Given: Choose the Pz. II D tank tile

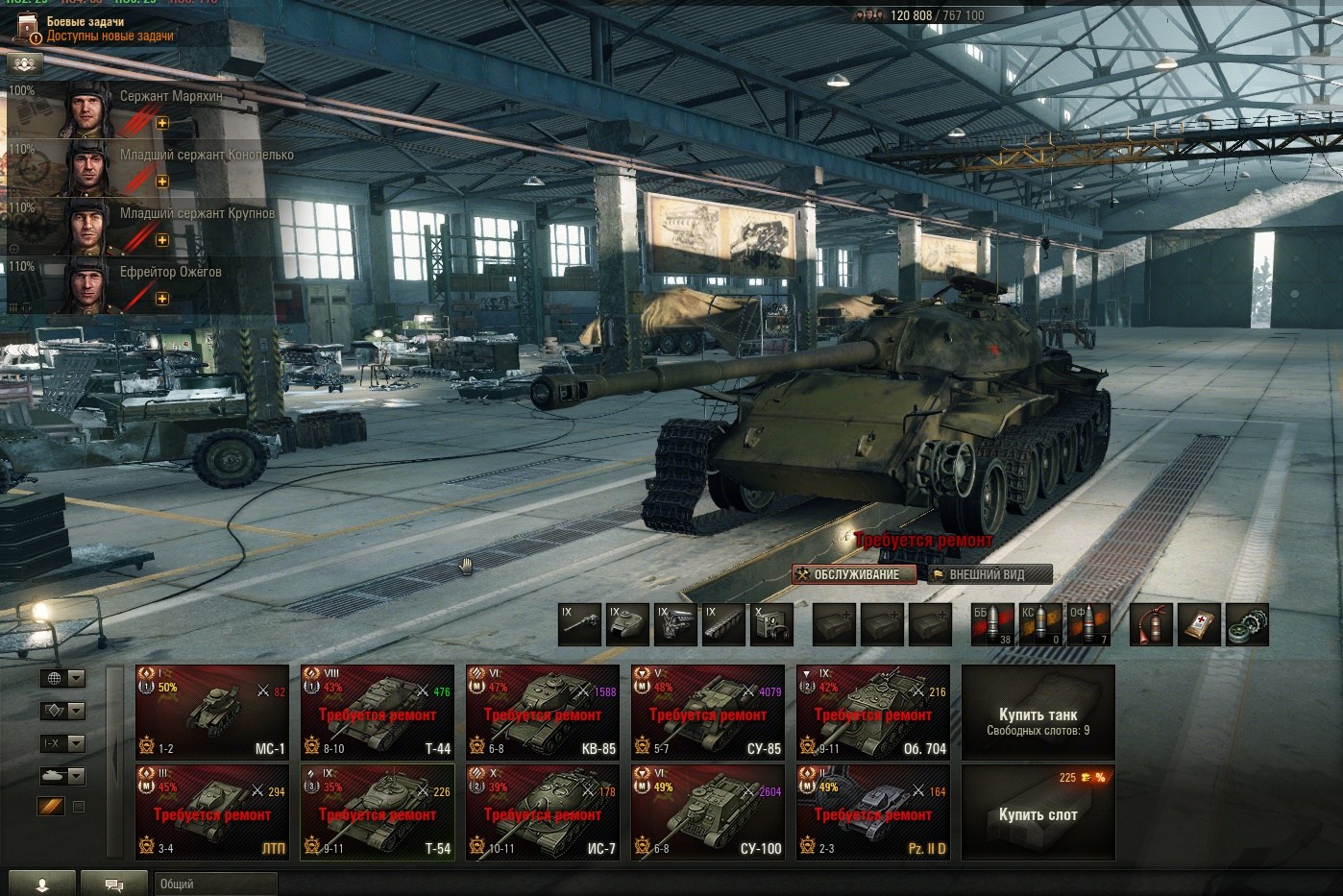Looking at the screenshot, I should tap(872, 811).
